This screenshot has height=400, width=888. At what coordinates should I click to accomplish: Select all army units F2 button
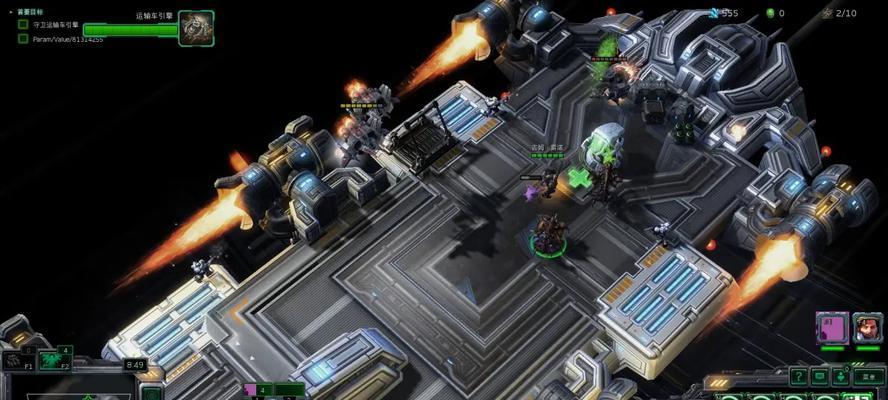(52, 360)
